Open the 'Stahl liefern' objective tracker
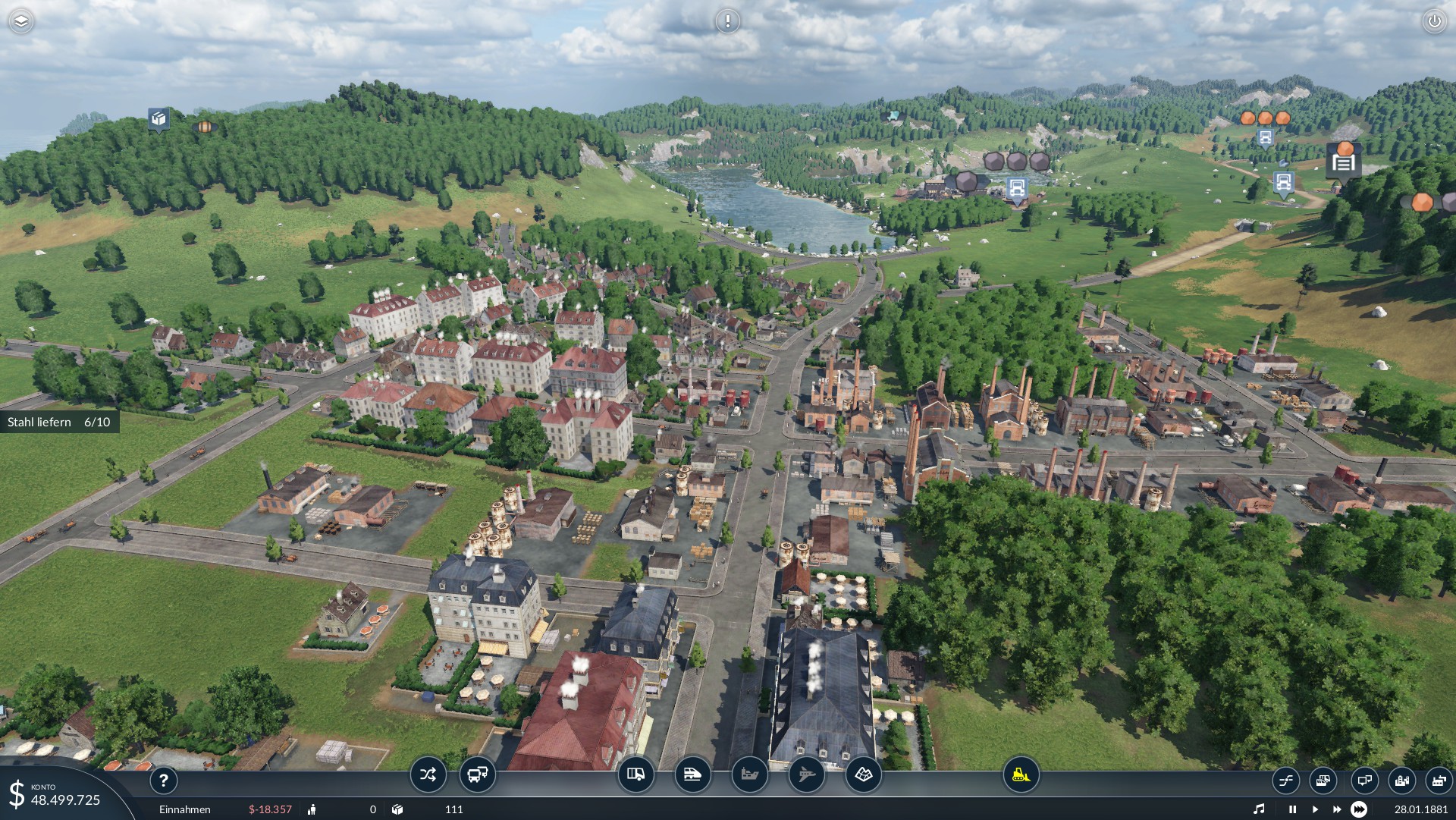 click(x=59, y=422)
